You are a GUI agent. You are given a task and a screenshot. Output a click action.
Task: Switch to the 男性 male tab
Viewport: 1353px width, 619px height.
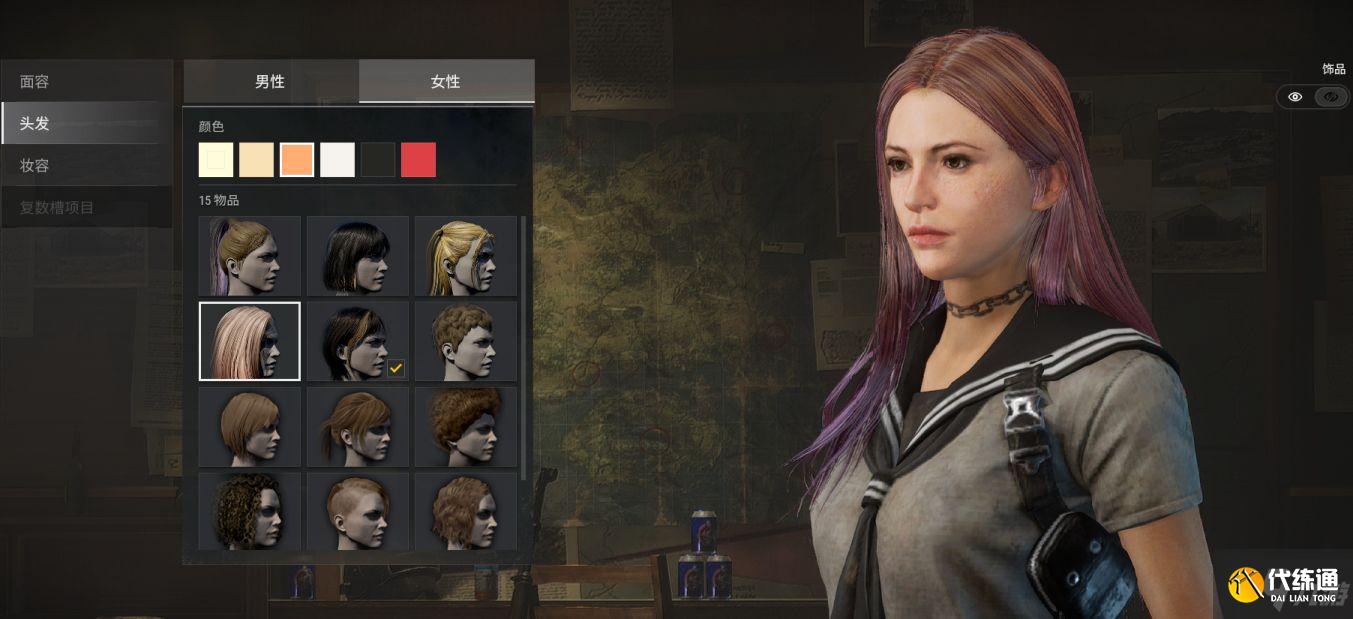tap(270, 81)
